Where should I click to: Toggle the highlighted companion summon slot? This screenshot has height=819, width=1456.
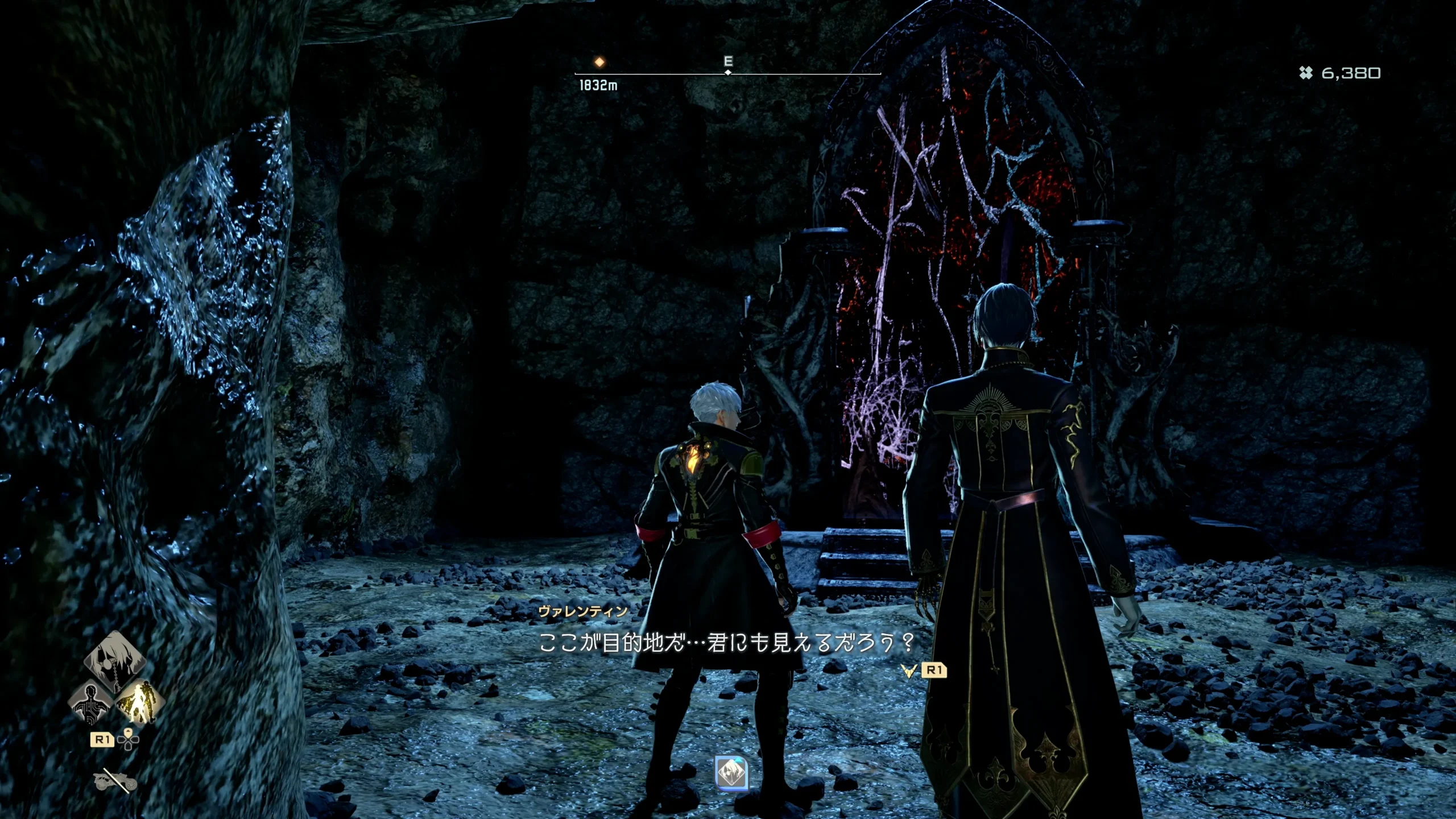point(143,704)
